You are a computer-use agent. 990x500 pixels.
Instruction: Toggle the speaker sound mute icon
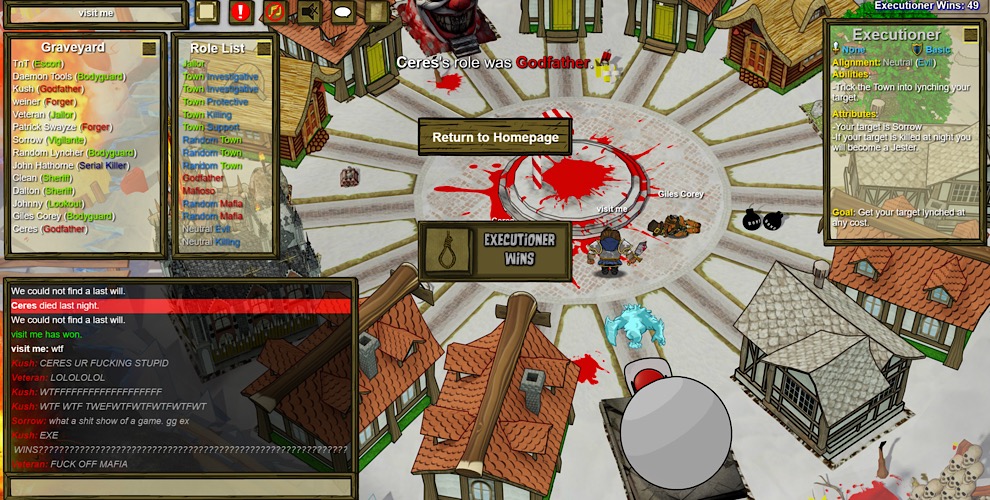point(309,12)
